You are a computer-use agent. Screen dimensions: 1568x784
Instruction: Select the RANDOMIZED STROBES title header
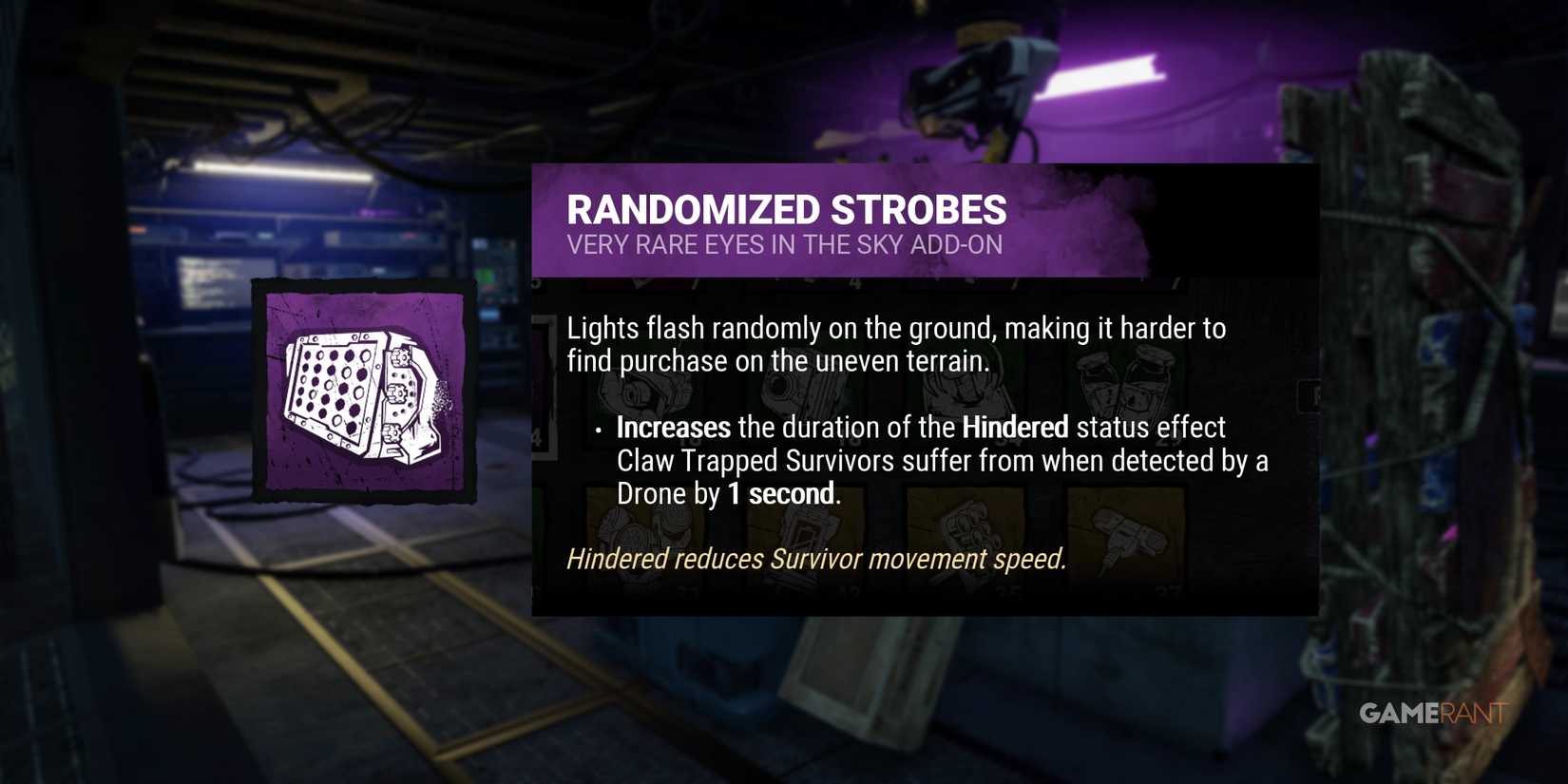tap(787, 208)
